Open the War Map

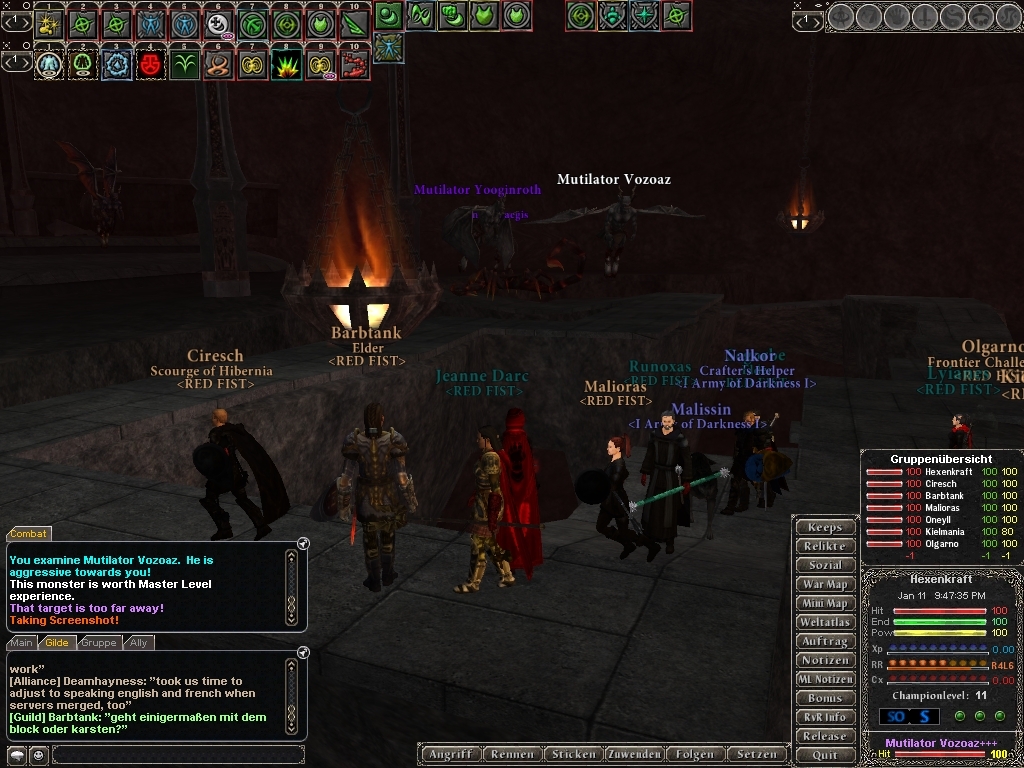point(825,584)
